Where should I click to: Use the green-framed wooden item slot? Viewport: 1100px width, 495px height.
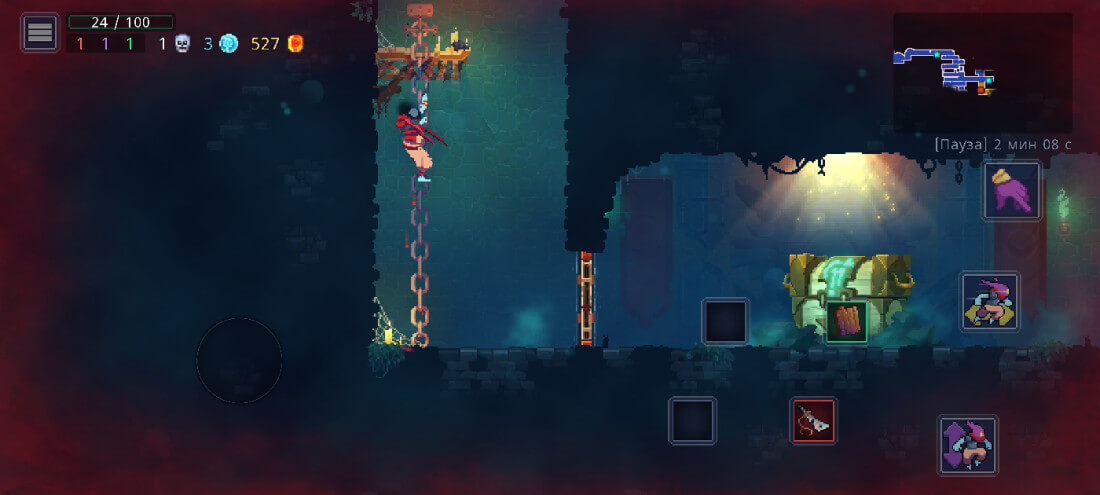tap(846, 321)
